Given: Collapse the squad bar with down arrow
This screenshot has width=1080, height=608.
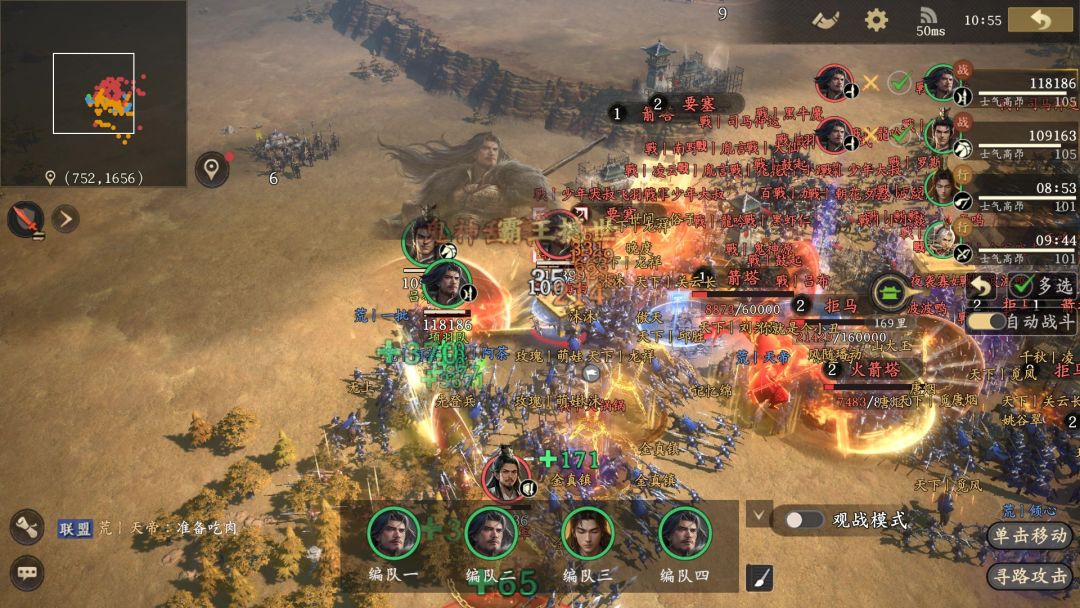Looking at the screenshot, I should [759, 515].
